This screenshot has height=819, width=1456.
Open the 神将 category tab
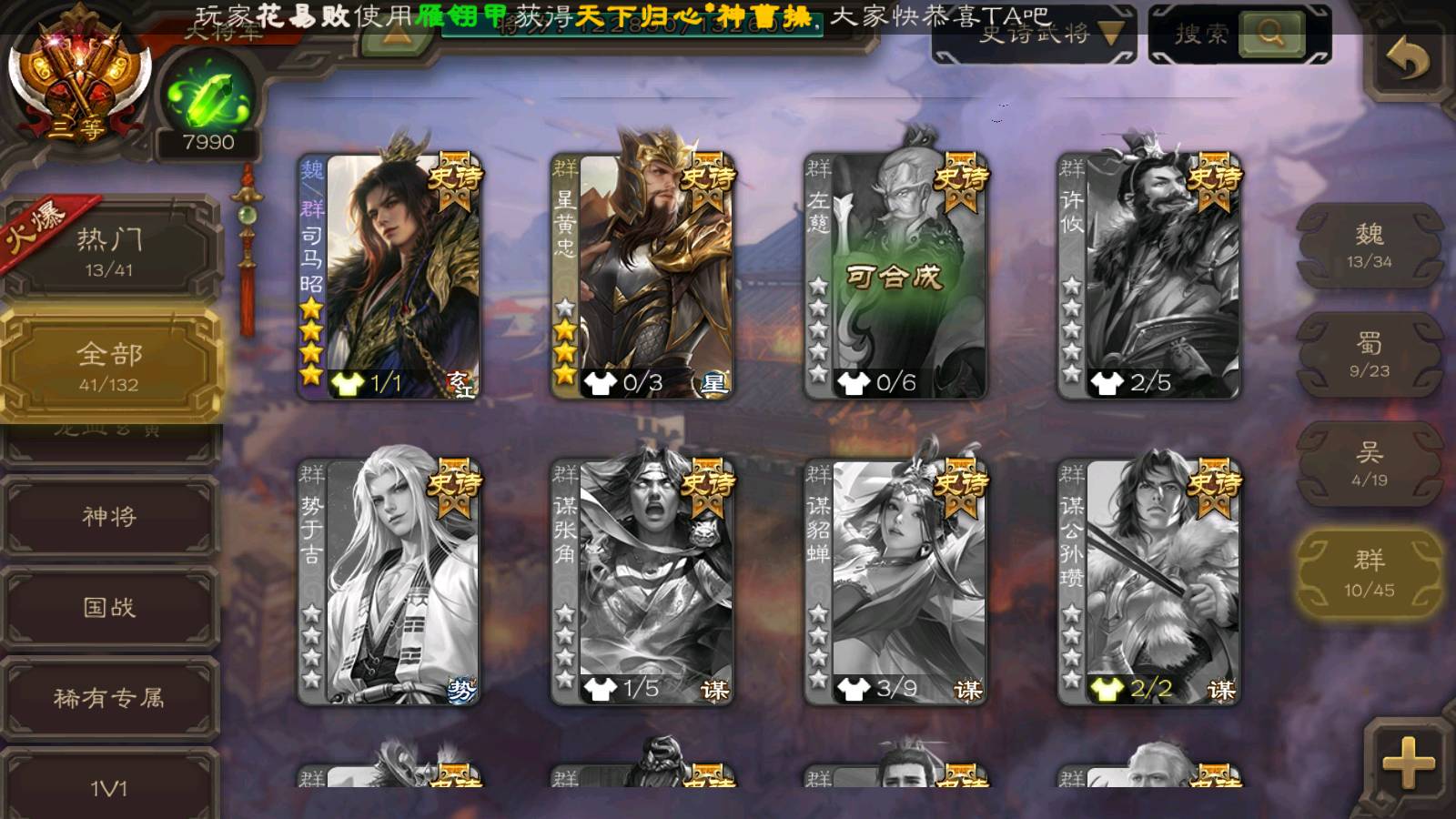109,516
